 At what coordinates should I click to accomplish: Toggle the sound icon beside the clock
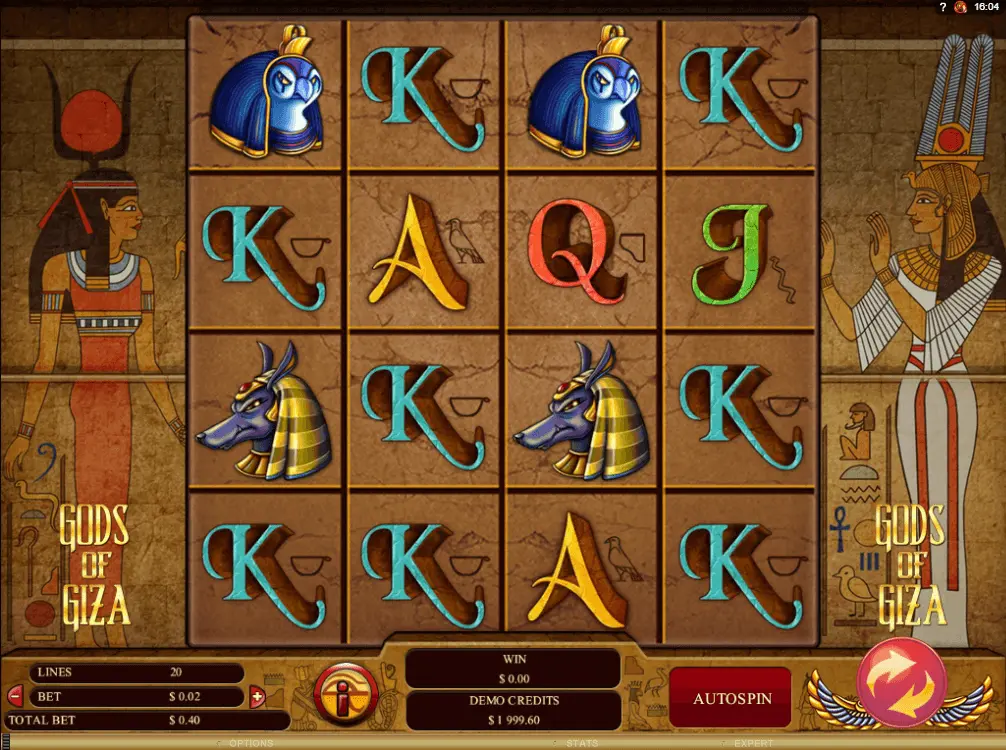960,7
